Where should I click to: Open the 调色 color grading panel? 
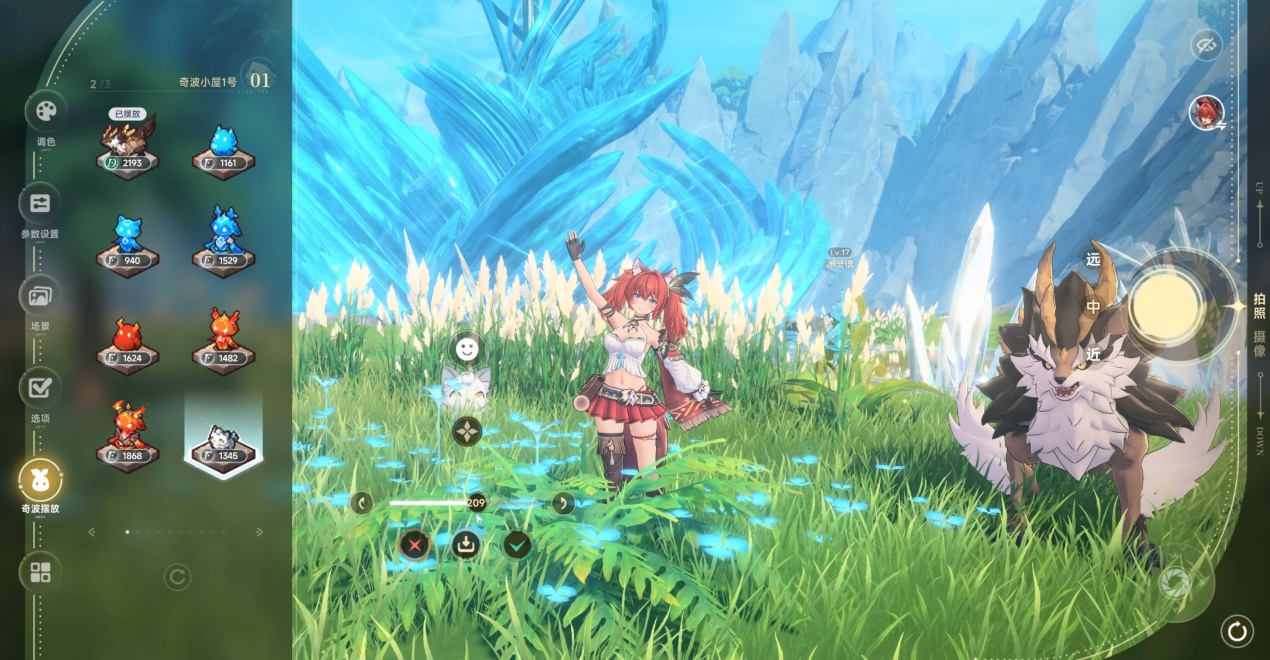coord(46,111)
